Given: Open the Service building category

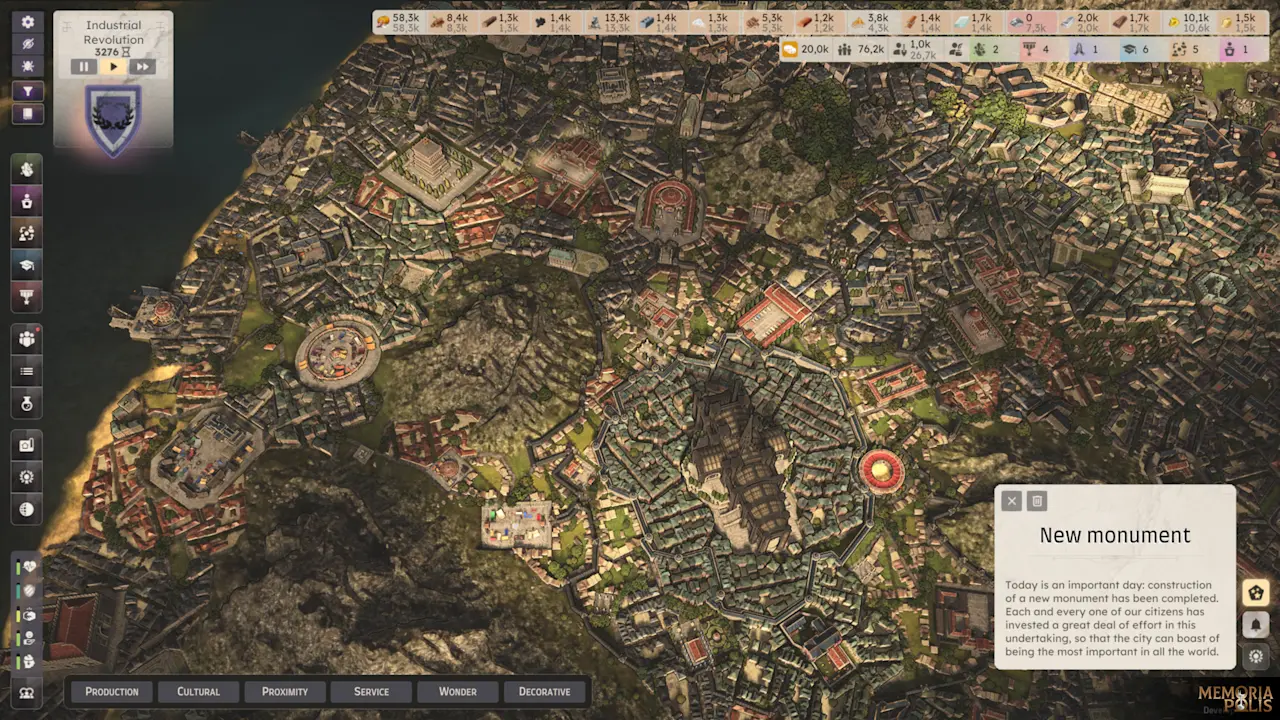Looking at the screenshot, I should pos(371,691).
